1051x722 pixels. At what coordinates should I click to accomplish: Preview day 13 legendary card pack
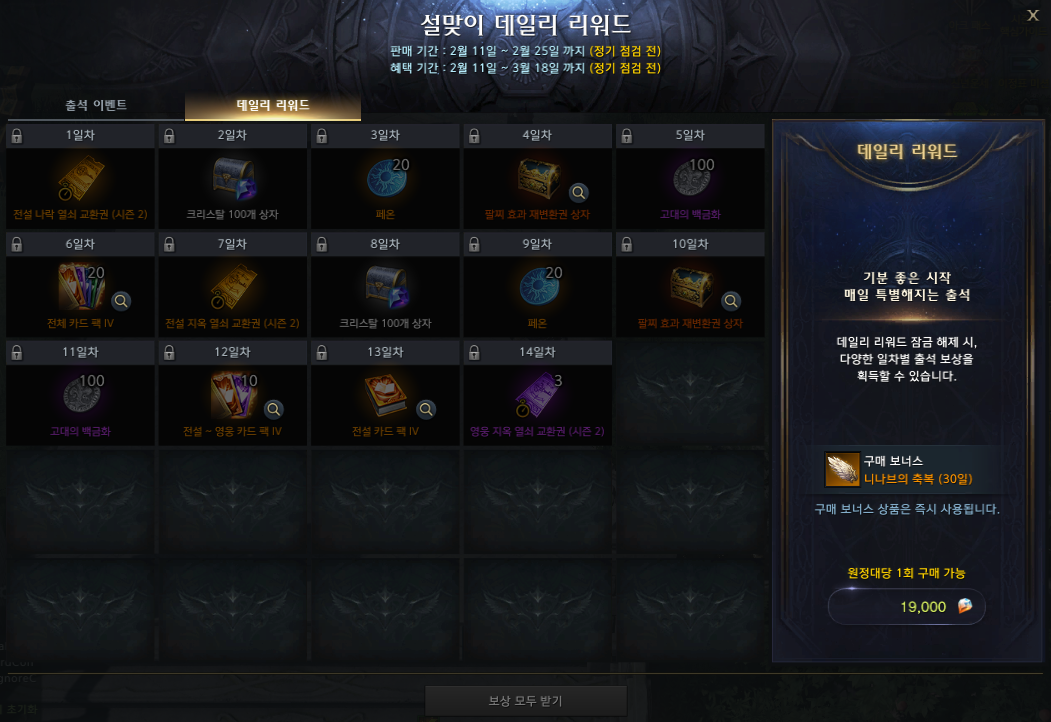click(426, 408)
